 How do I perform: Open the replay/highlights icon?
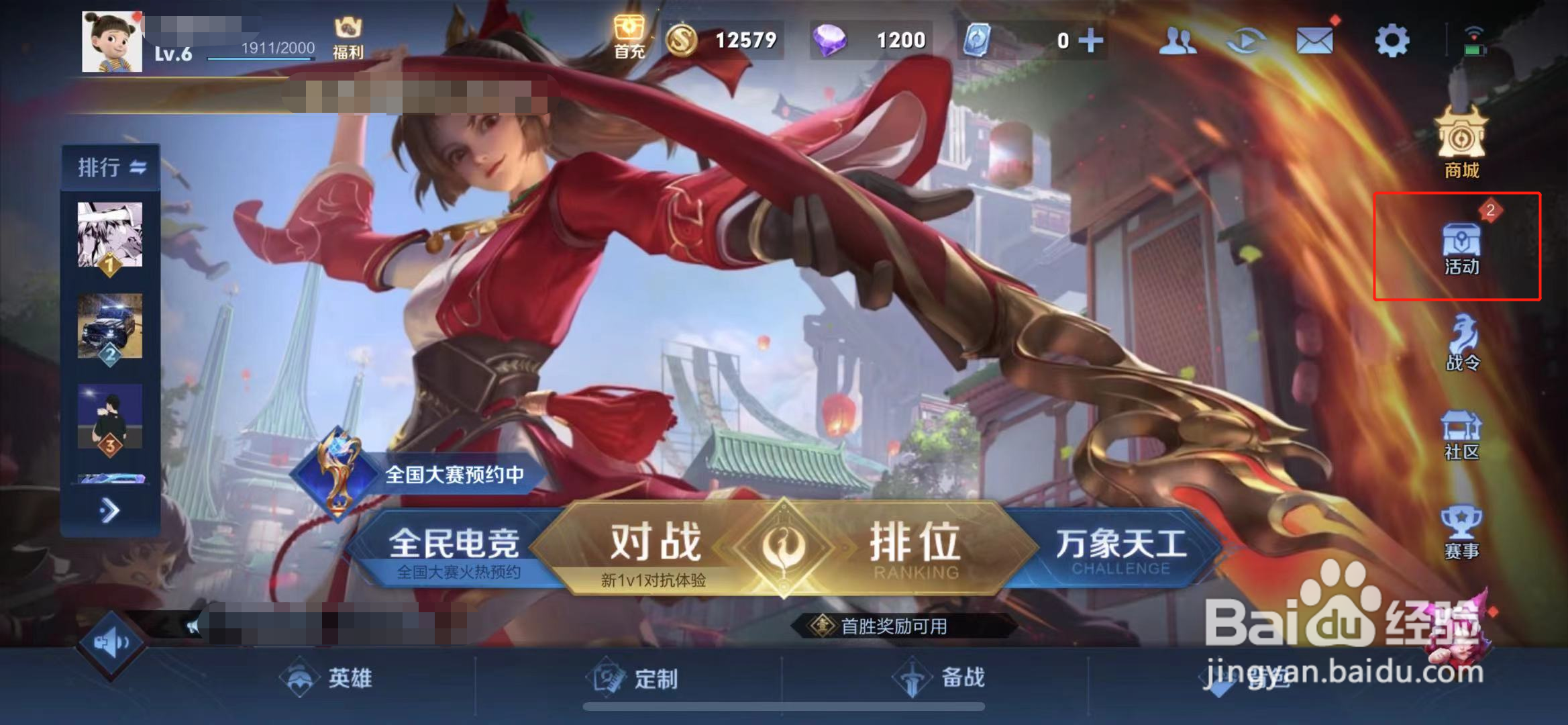[1249, 40]
